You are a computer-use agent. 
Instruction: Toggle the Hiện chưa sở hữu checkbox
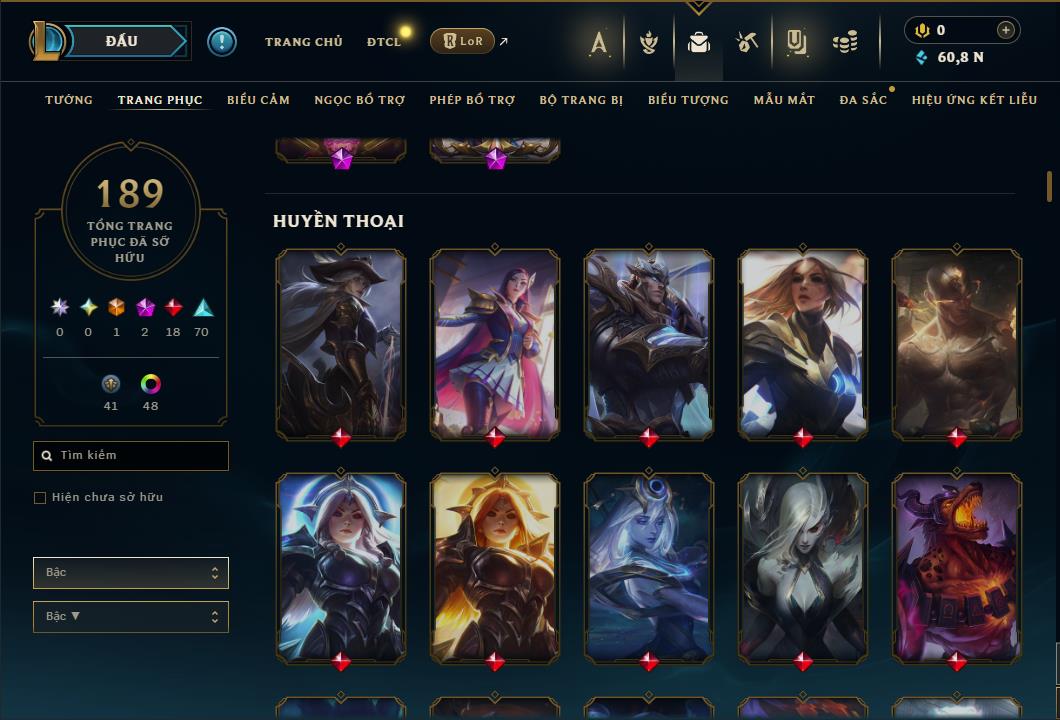pos(40,498)
